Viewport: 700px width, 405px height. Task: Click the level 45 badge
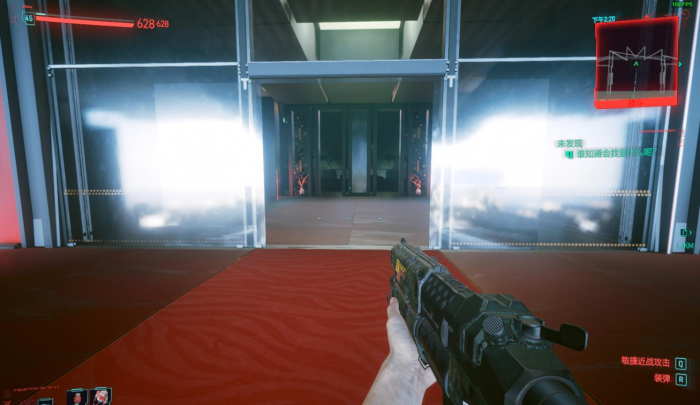(29, 17)
